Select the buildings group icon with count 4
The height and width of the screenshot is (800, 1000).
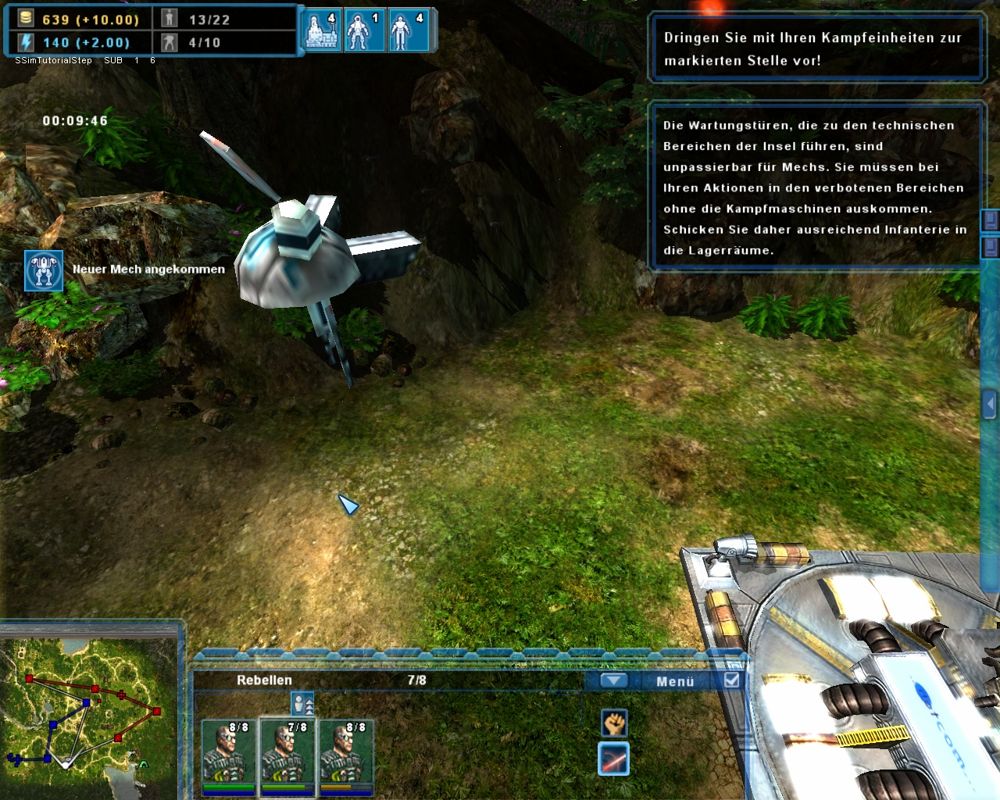coord(321,31)
